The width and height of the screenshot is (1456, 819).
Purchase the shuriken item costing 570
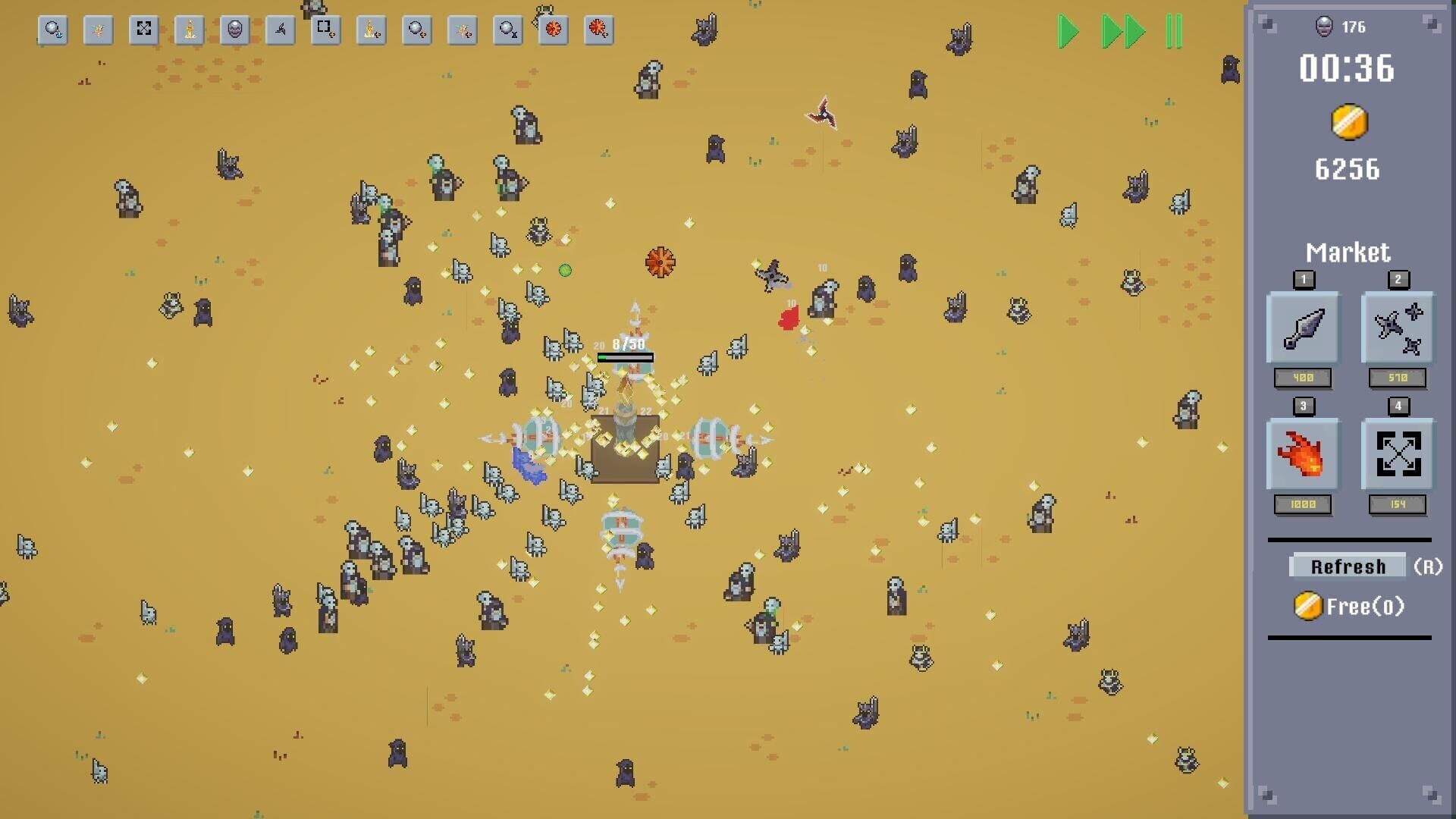click(x=1398, y=328)
